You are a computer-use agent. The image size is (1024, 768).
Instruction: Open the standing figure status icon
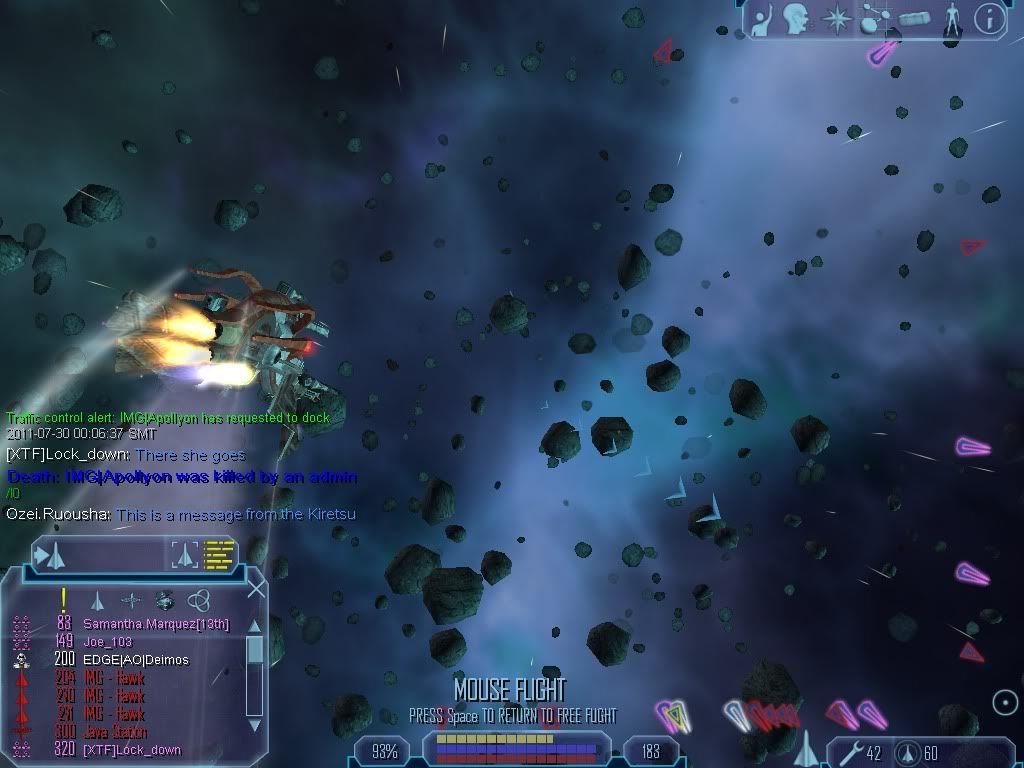953,20
